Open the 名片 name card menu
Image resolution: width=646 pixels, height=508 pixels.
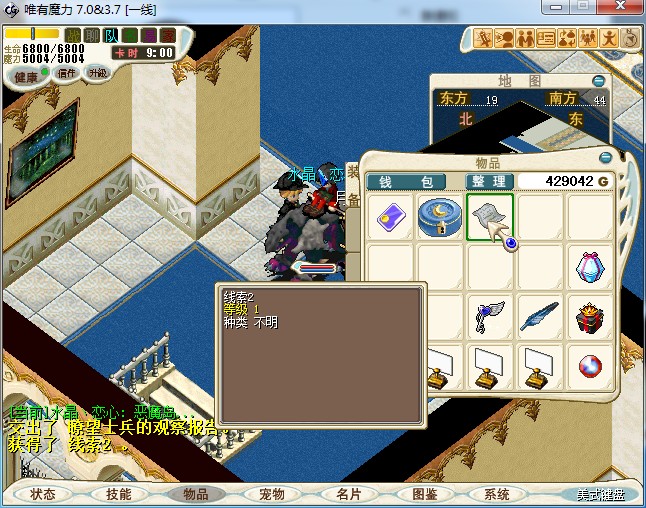(347, 494)
